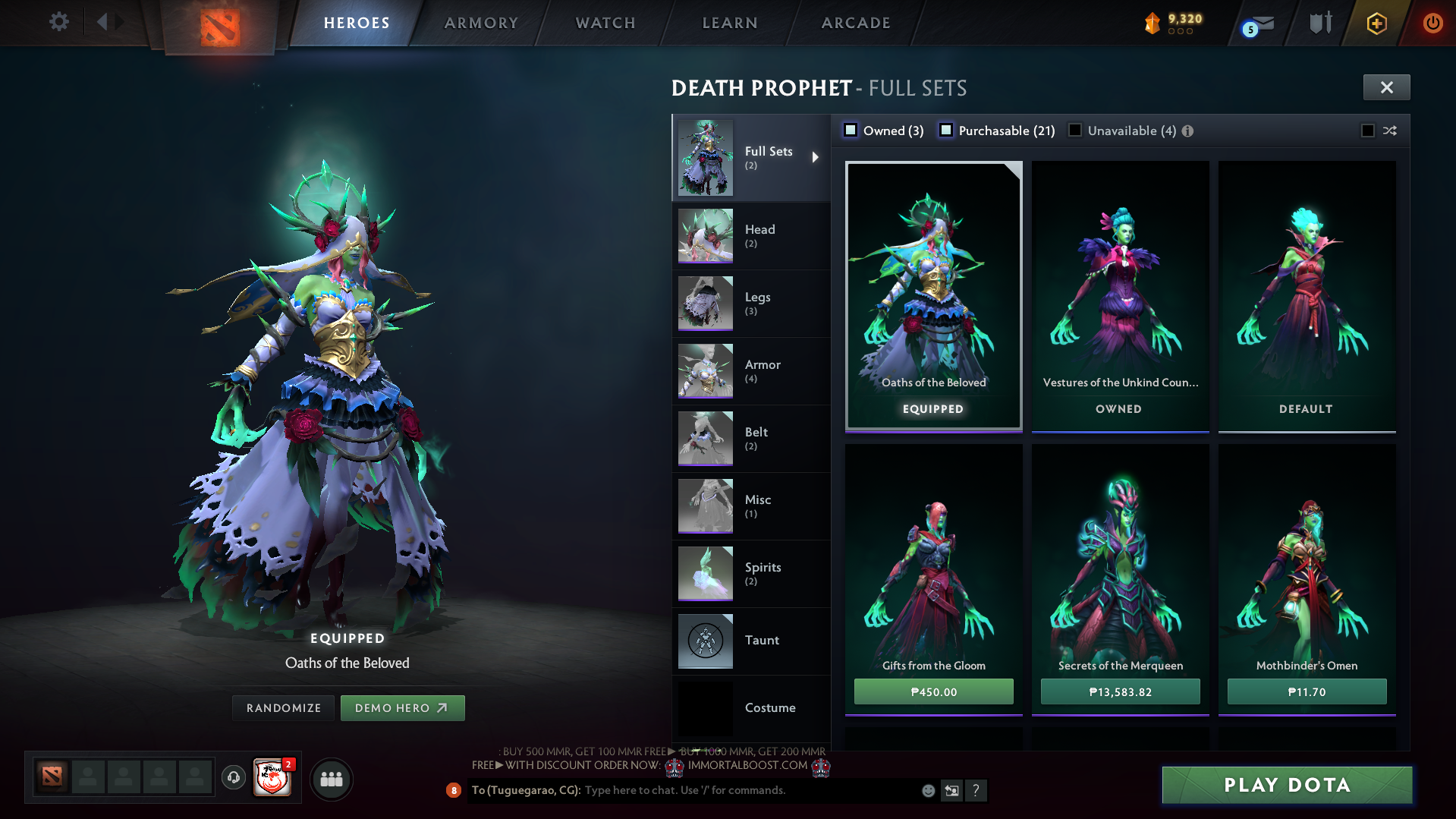Enable the Owned (3) filter checkbox
This screenshot has height=819, width=1456.
click(851, 130)
